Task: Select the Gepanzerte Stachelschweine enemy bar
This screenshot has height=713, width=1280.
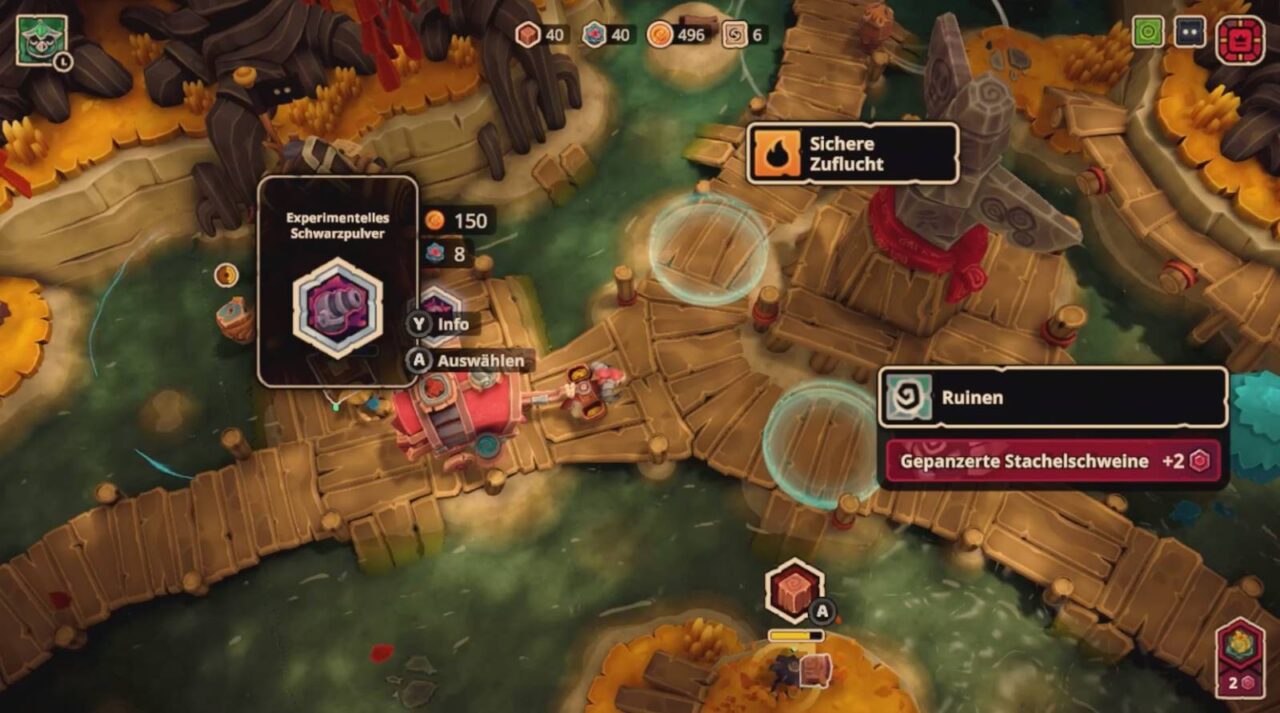Action: click(1053, 461)
